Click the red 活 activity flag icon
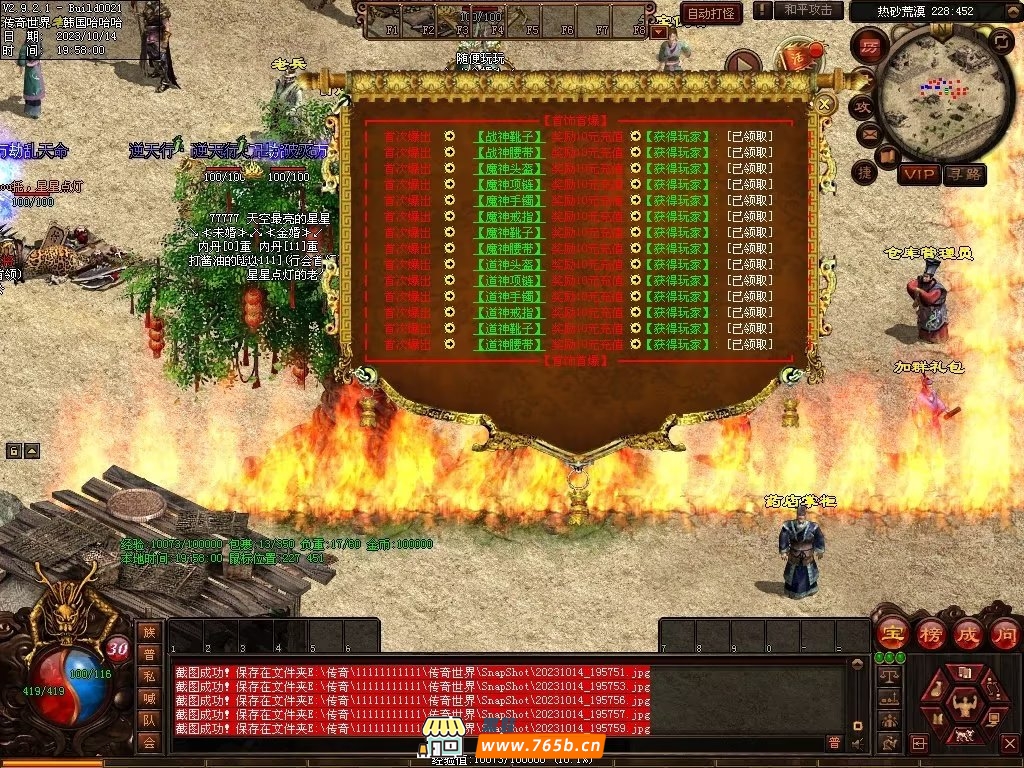 pos(797,57)
